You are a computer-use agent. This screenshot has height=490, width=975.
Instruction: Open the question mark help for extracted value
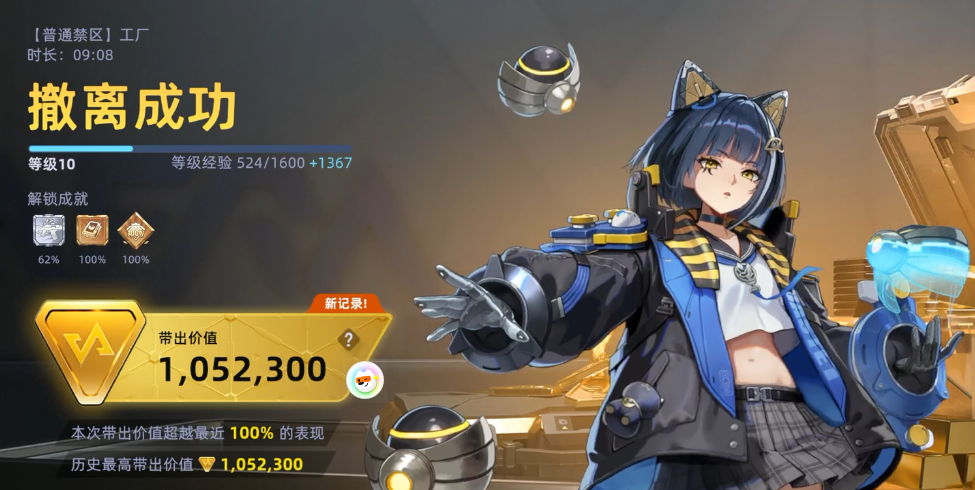[x=348, y=340]
